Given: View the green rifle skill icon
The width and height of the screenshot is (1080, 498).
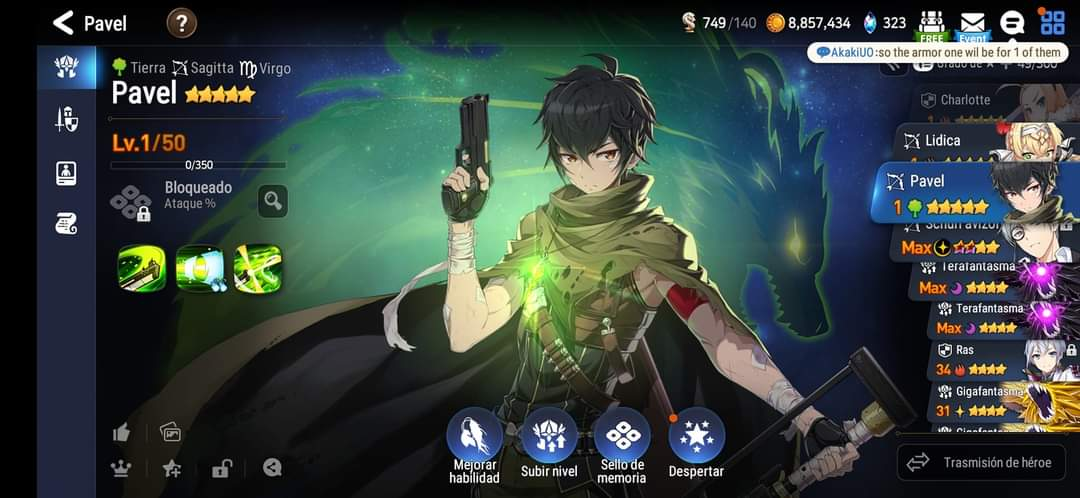Looking at the screenshot, I should [141, 268].
